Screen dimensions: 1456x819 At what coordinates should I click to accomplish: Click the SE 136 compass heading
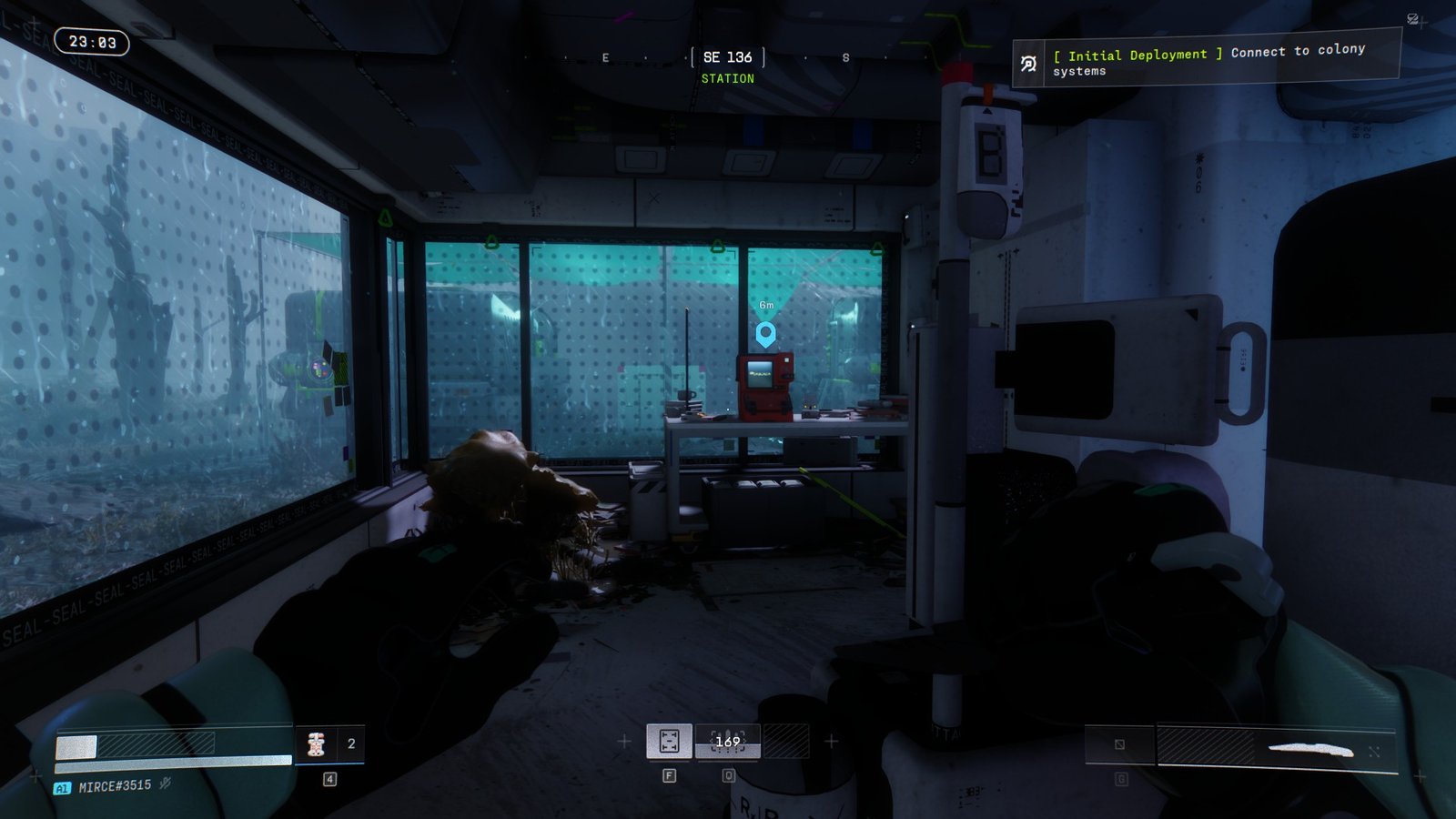[727, 57]
